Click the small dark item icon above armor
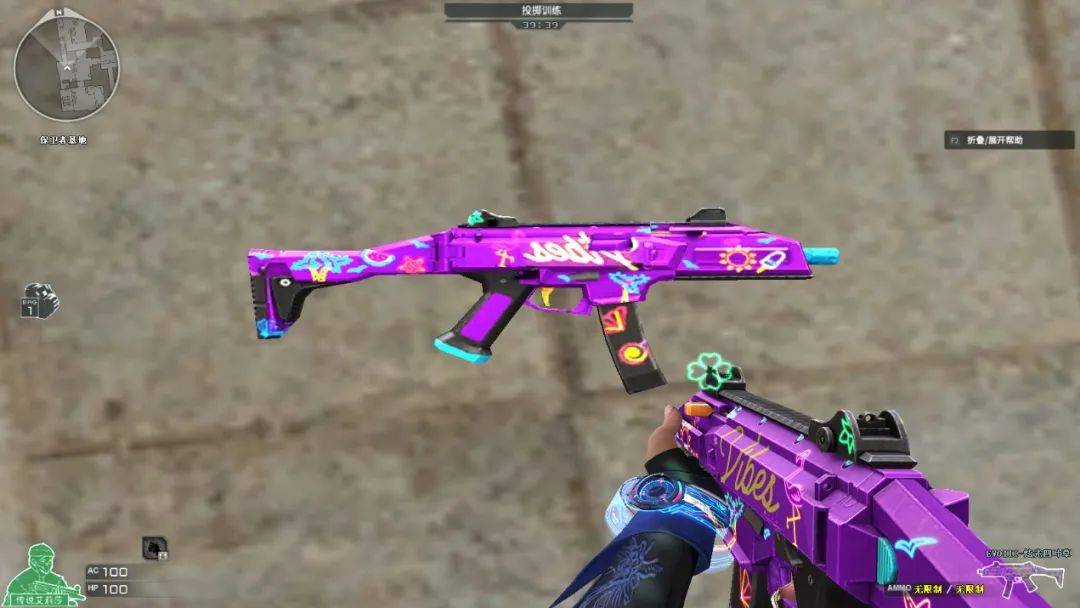This screenshot has width=1080, height=608. tap(154, 546)
